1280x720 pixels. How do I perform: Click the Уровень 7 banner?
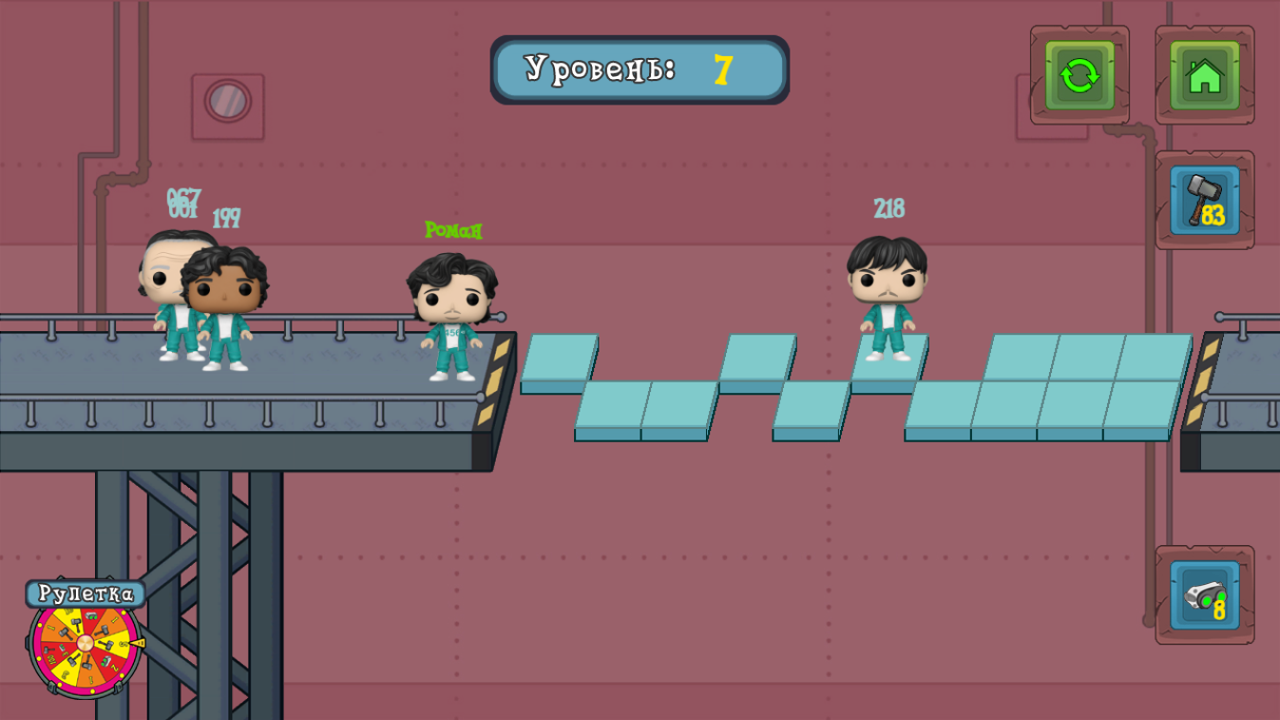pyautogui.click(x=639, y=69)
